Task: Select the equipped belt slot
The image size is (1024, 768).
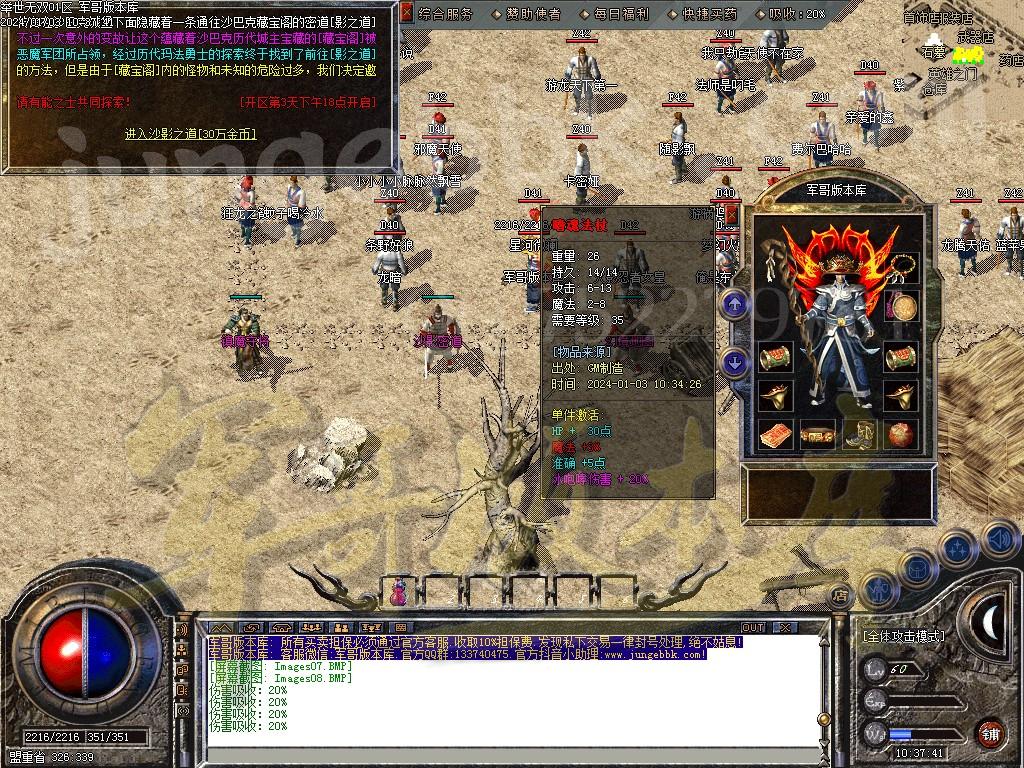Action: pyautogui.click(x=817, y=436)
